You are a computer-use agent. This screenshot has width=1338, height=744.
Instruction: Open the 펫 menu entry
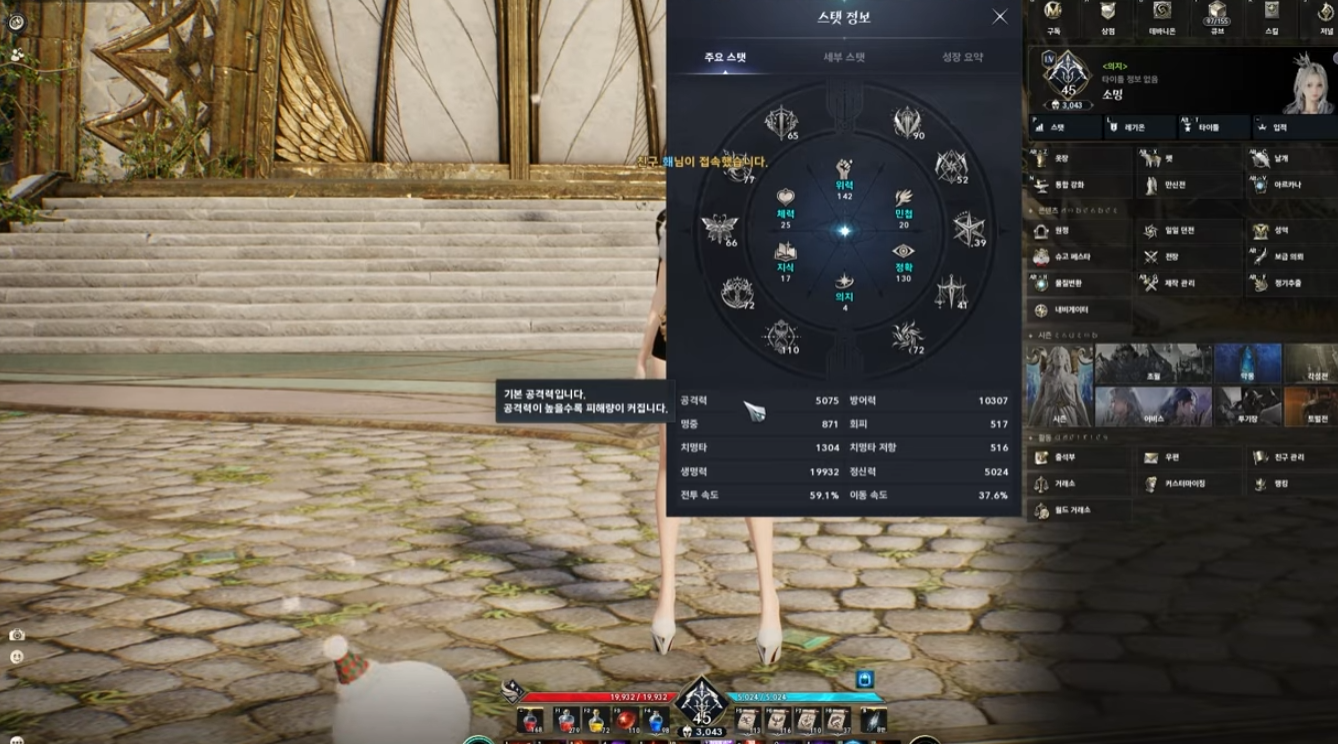[x=1161, y=159]
